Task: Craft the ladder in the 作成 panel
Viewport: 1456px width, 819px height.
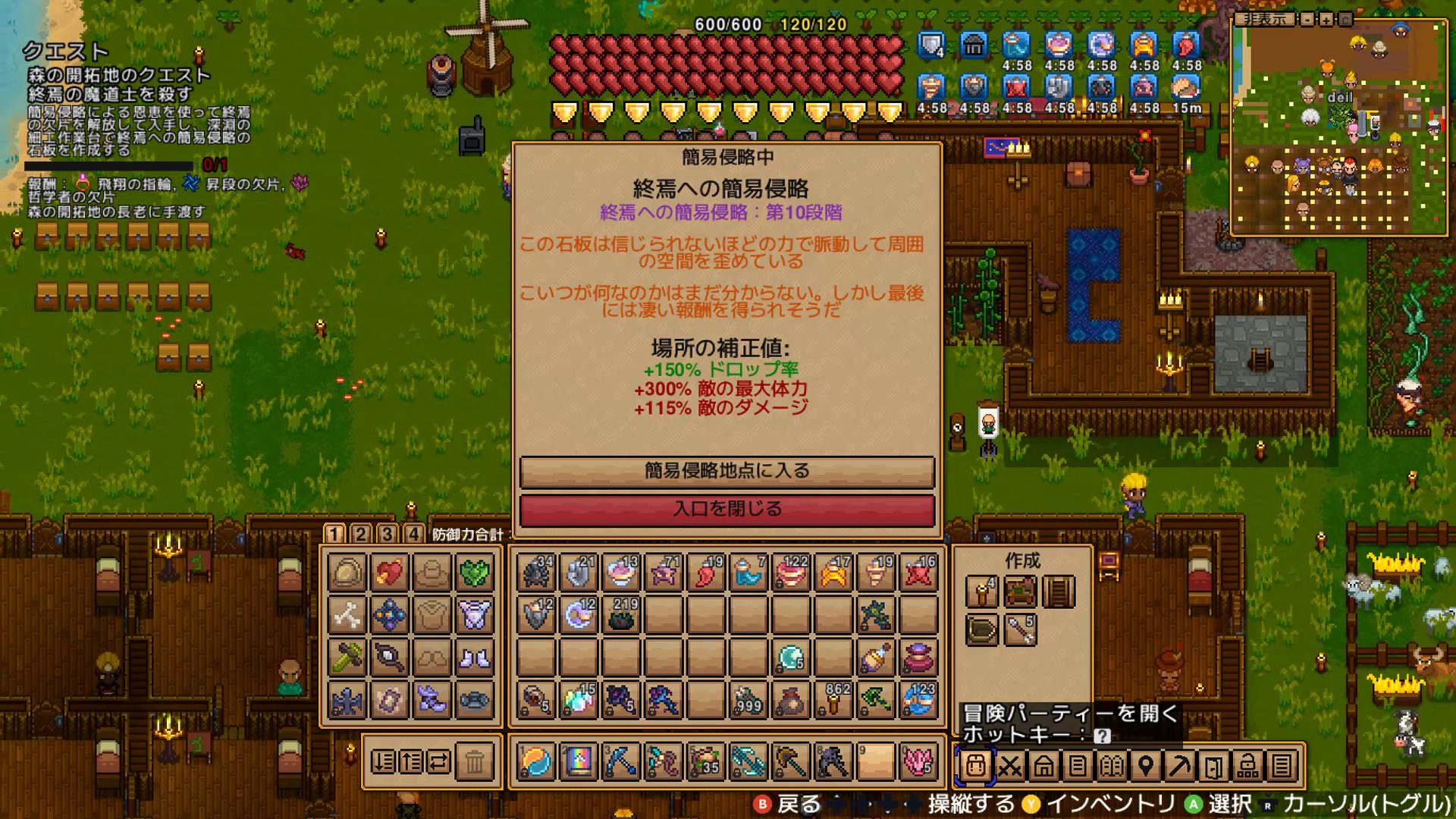Action: tap(1059, 591)
